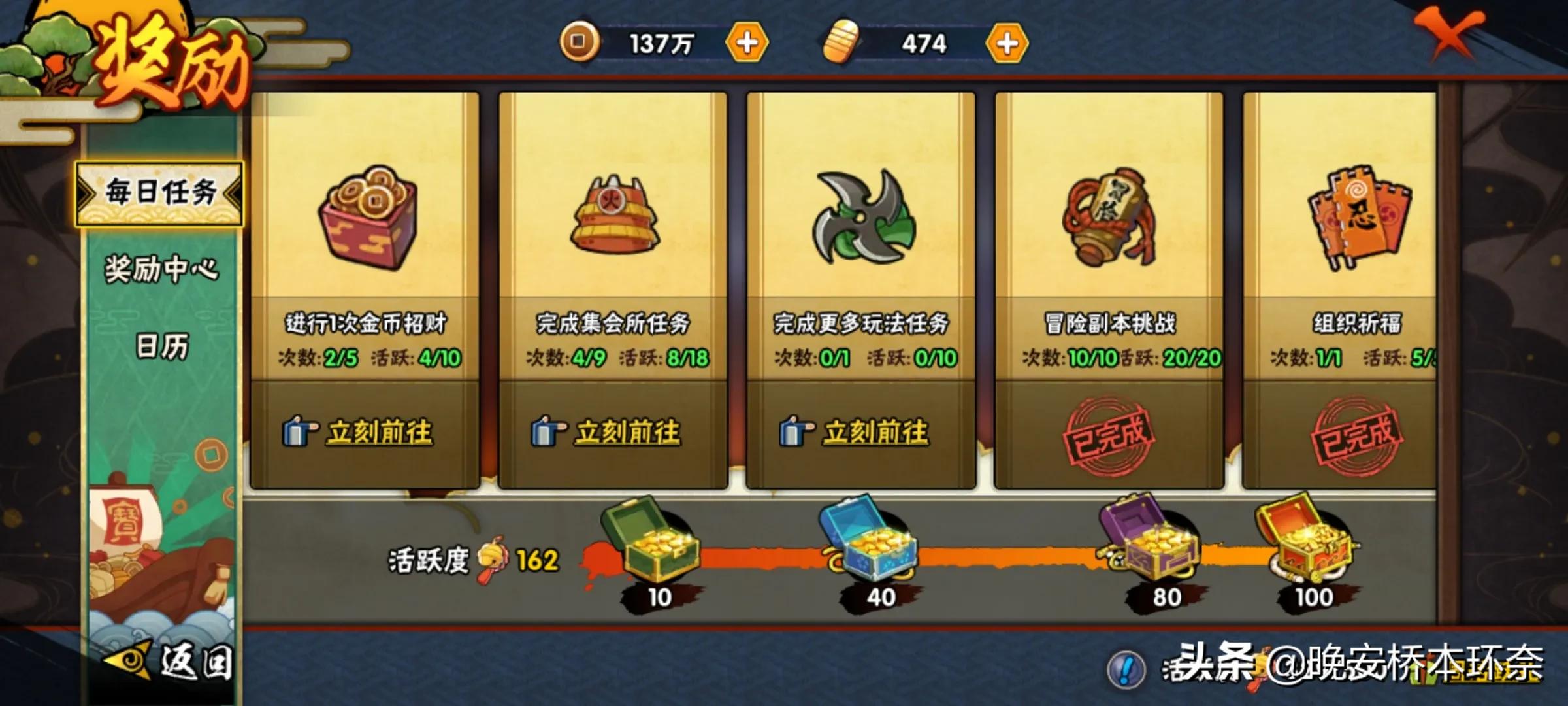Add more copper coins with the plus button
The height and width of the screenshot is (706, 1568).
747,43
